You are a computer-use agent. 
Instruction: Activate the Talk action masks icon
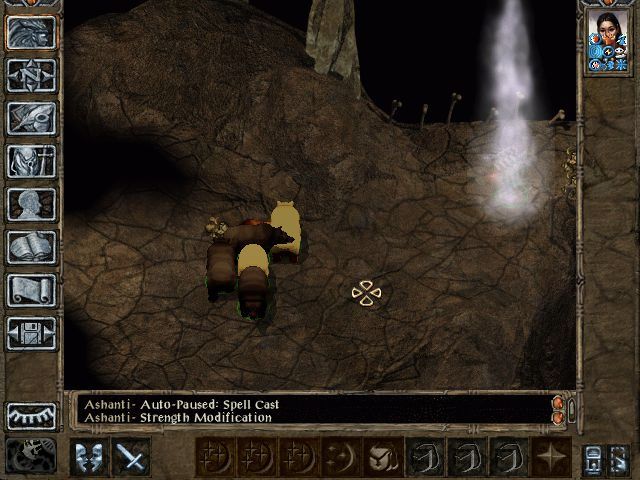[x=89, y=456]
